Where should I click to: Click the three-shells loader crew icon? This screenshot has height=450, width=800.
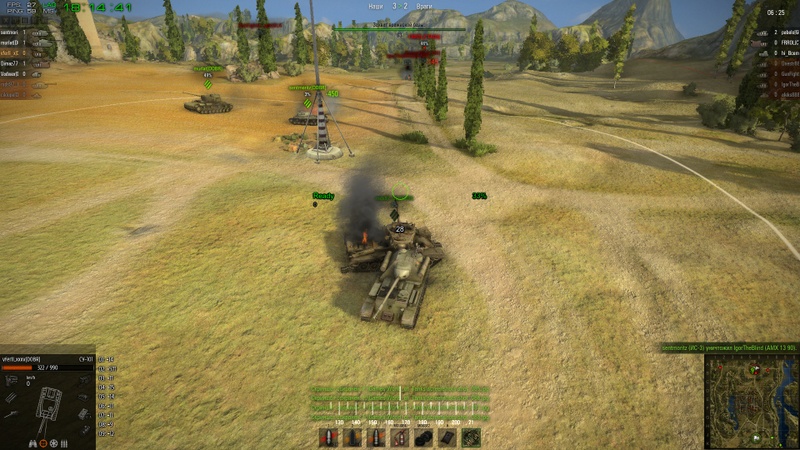click(65, 443)
